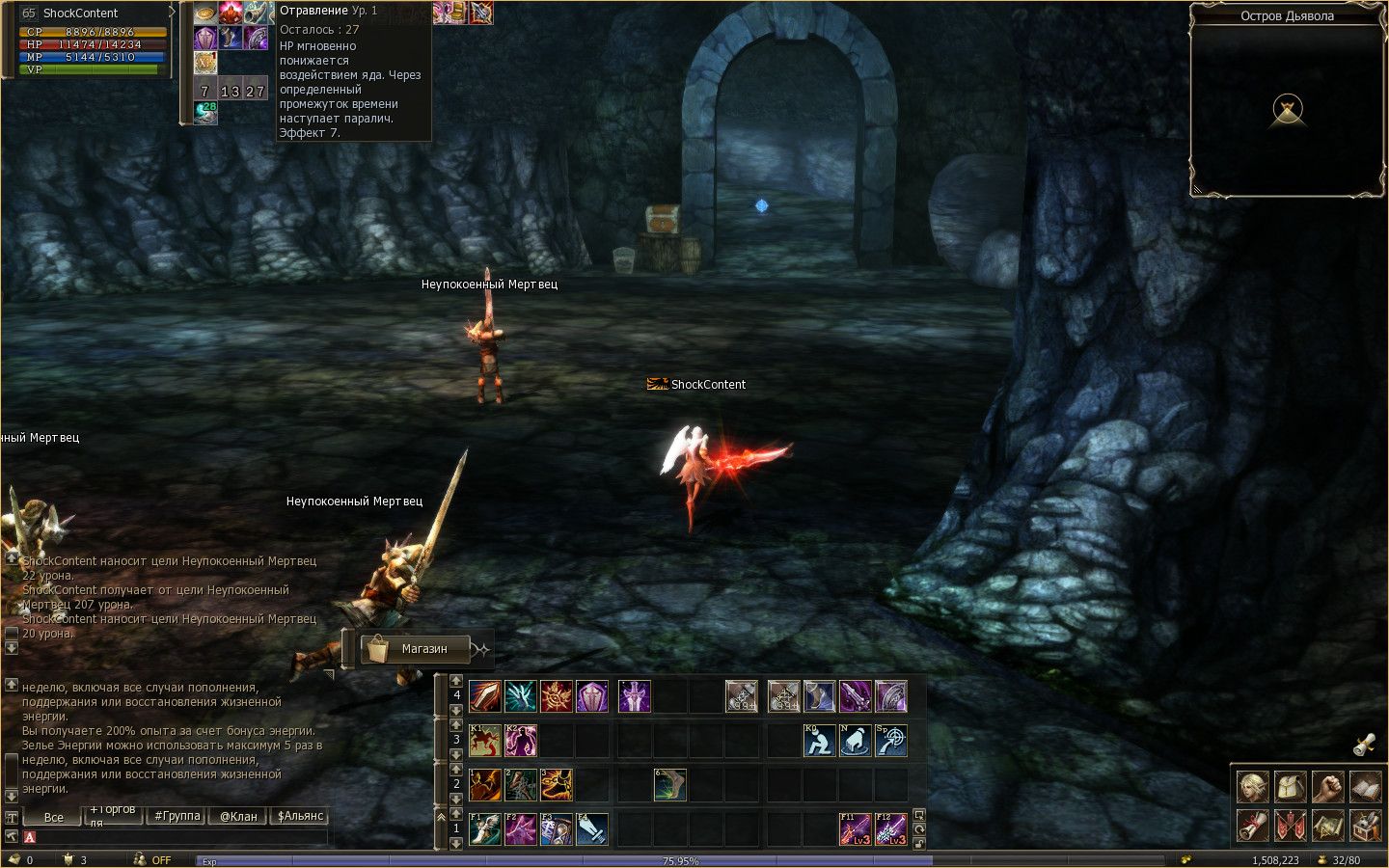Image resolution: width=1389 pixels, height=868 pixels.
Task: Switch to the #Группа chat tab
Action: click(x=177, y=816)
